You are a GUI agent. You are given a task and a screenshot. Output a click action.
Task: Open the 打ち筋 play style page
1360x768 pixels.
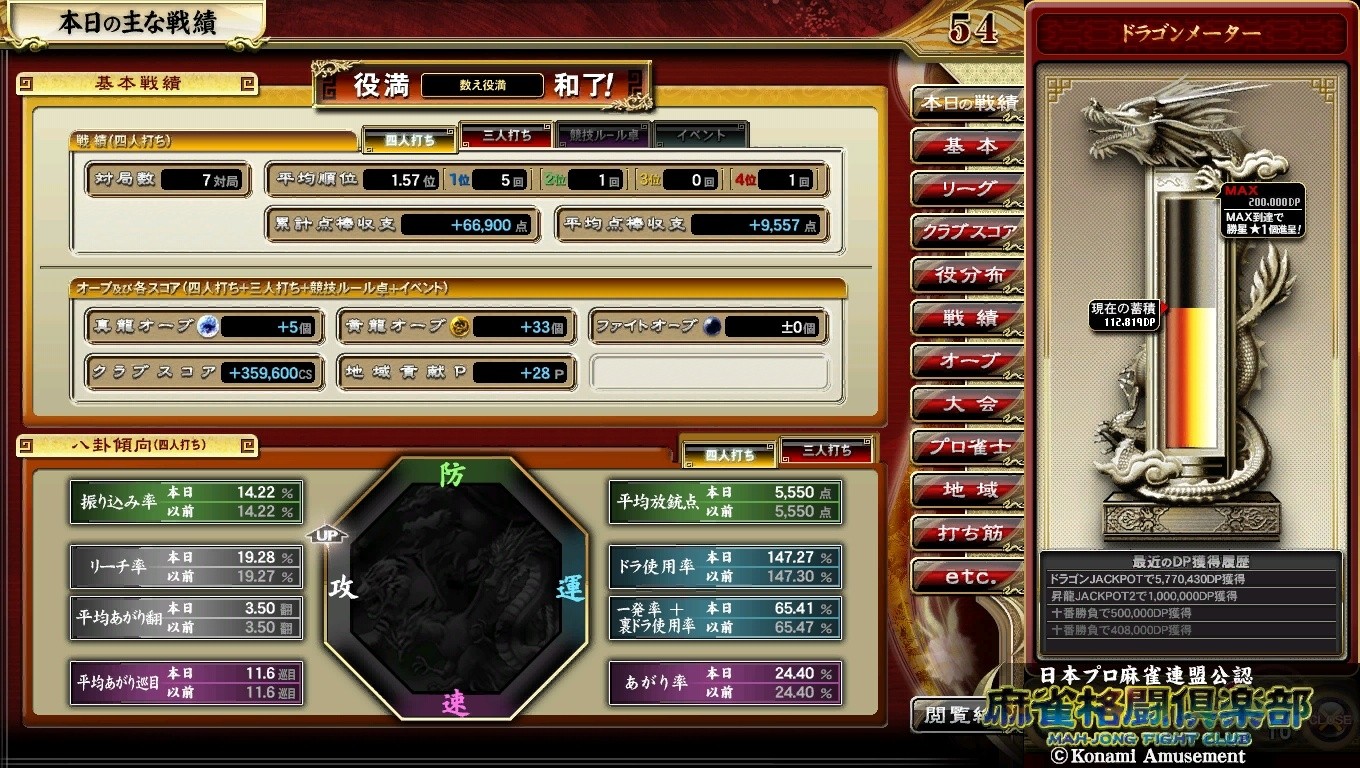968,533
